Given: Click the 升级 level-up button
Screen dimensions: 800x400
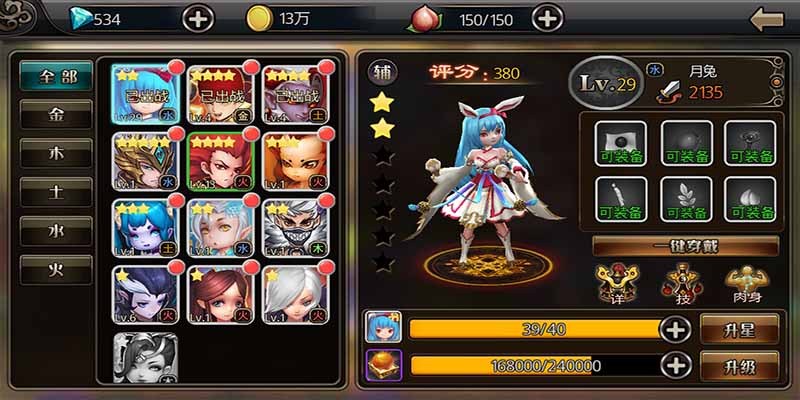Looking at the screenshot, I should (x=739, y=364).
